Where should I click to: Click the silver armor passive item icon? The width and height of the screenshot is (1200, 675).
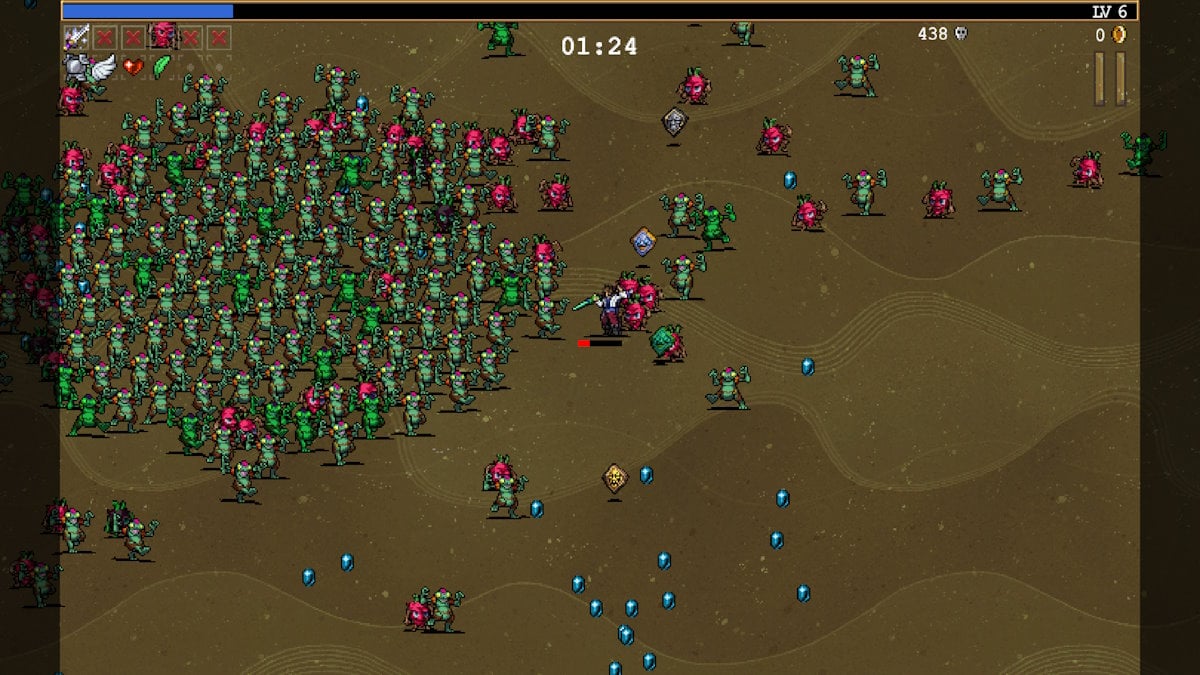click(76, 67)
